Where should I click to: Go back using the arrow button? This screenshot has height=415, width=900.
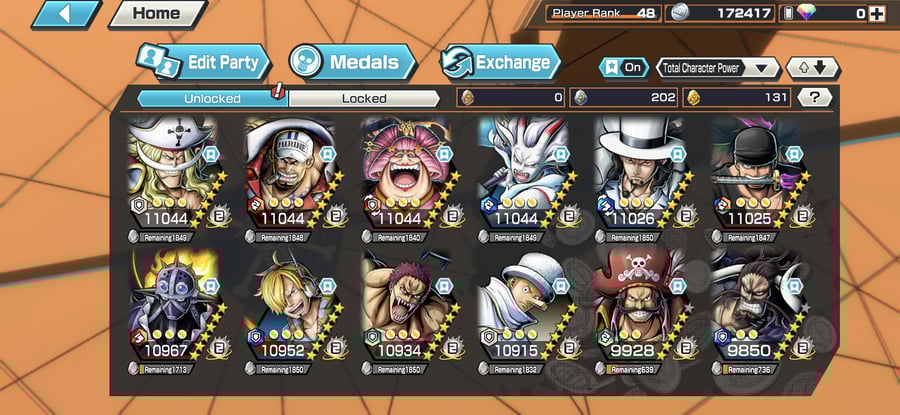[x=66, y=14]
